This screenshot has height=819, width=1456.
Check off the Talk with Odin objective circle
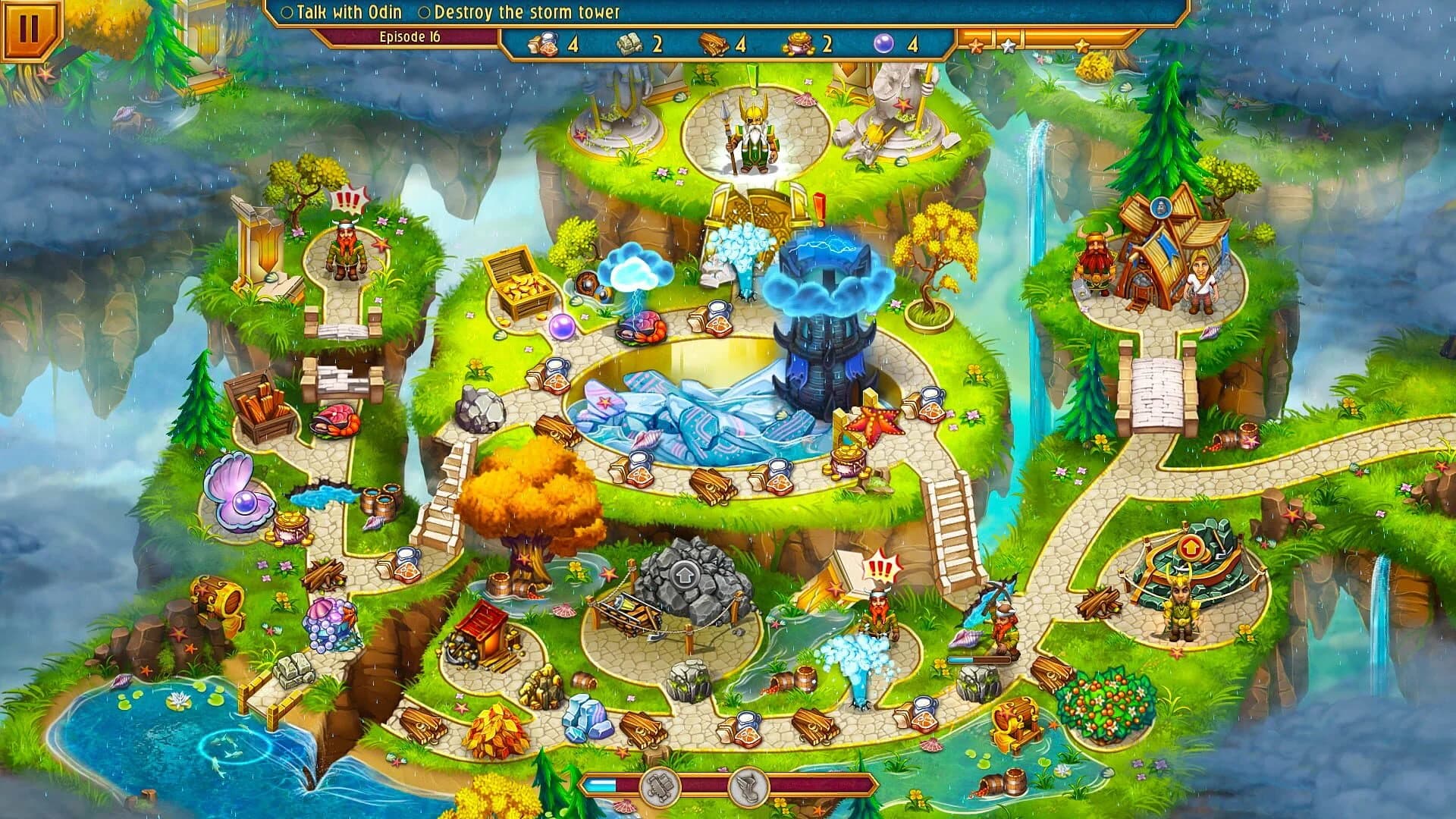[x=288, y=12]
